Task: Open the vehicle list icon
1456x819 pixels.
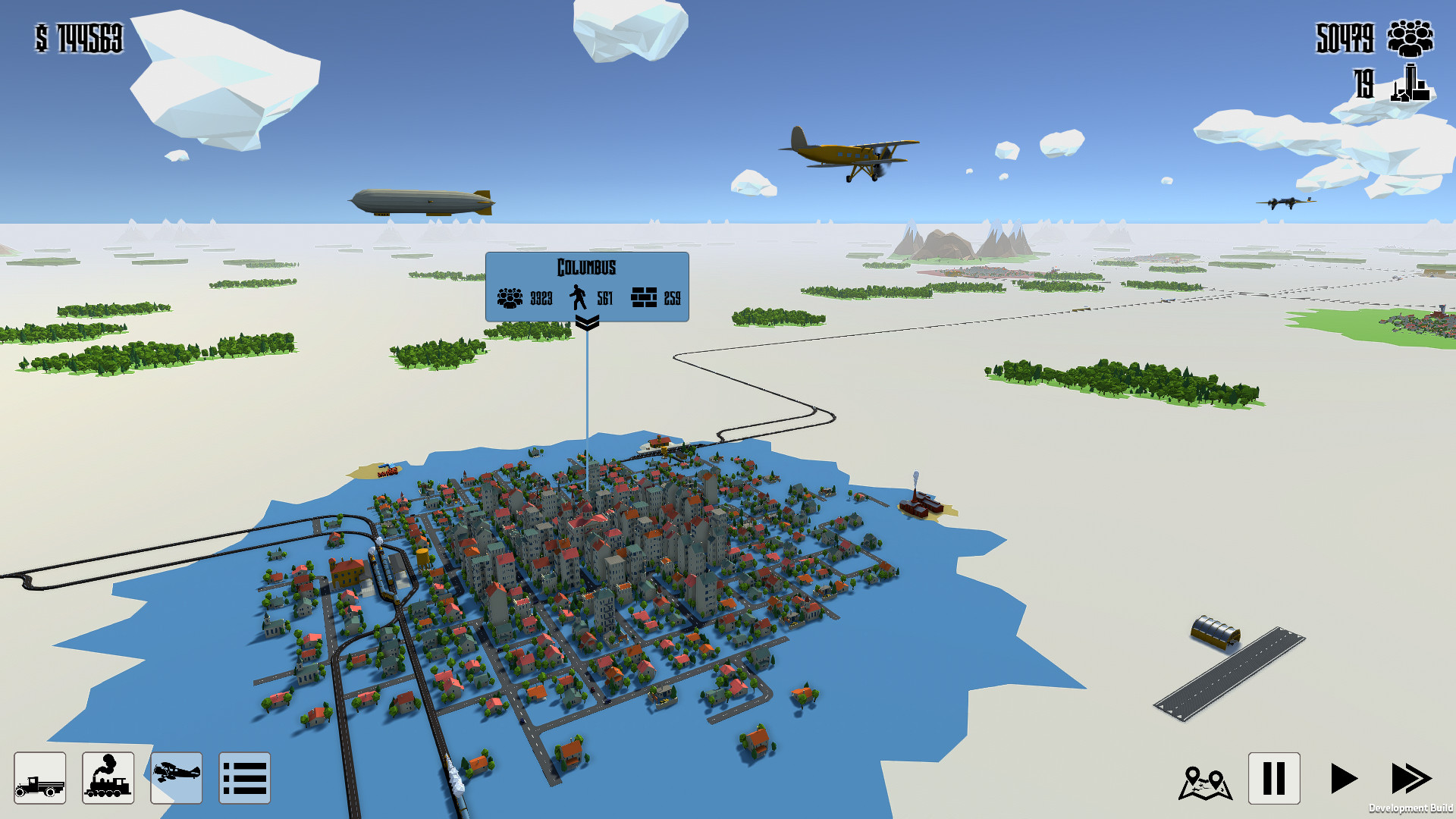Action: pyautogui.click(x=243, y=778)
